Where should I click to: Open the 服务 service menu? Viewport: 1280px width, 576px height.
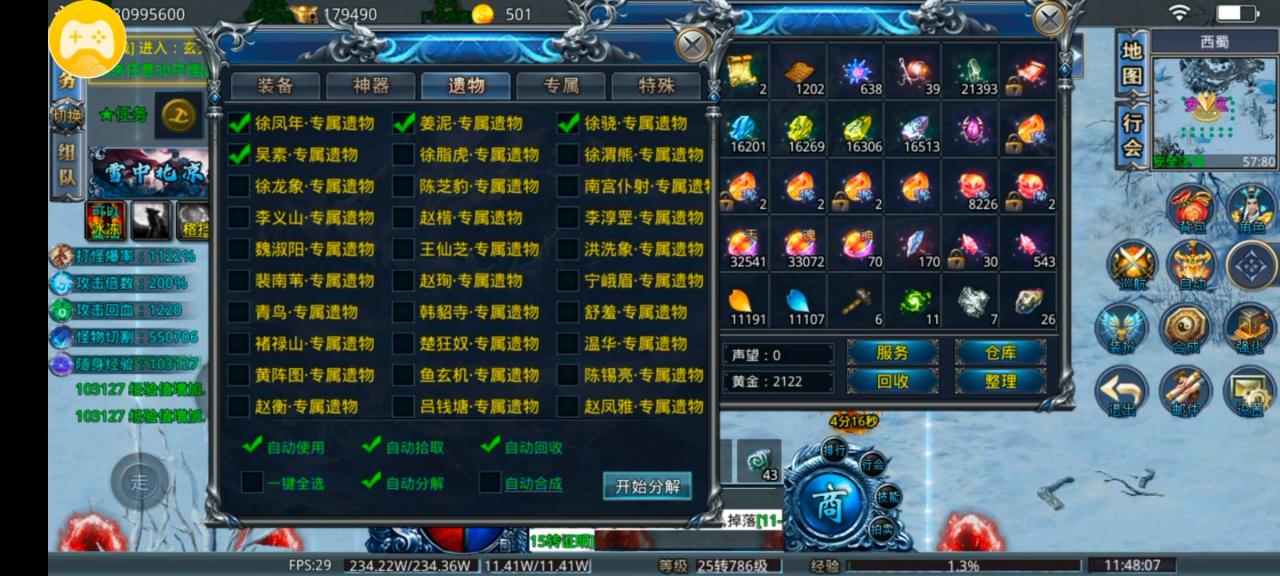892,352
